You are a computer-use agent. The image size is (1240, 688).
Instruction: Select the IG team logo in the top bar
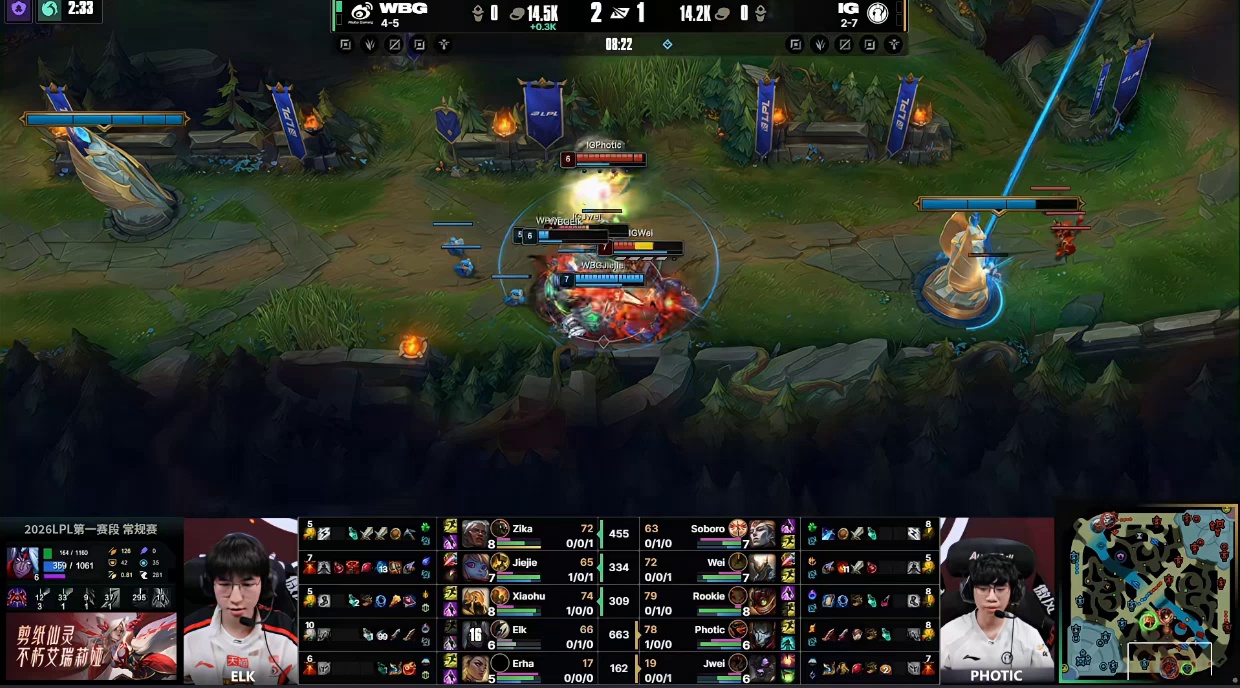878,12
